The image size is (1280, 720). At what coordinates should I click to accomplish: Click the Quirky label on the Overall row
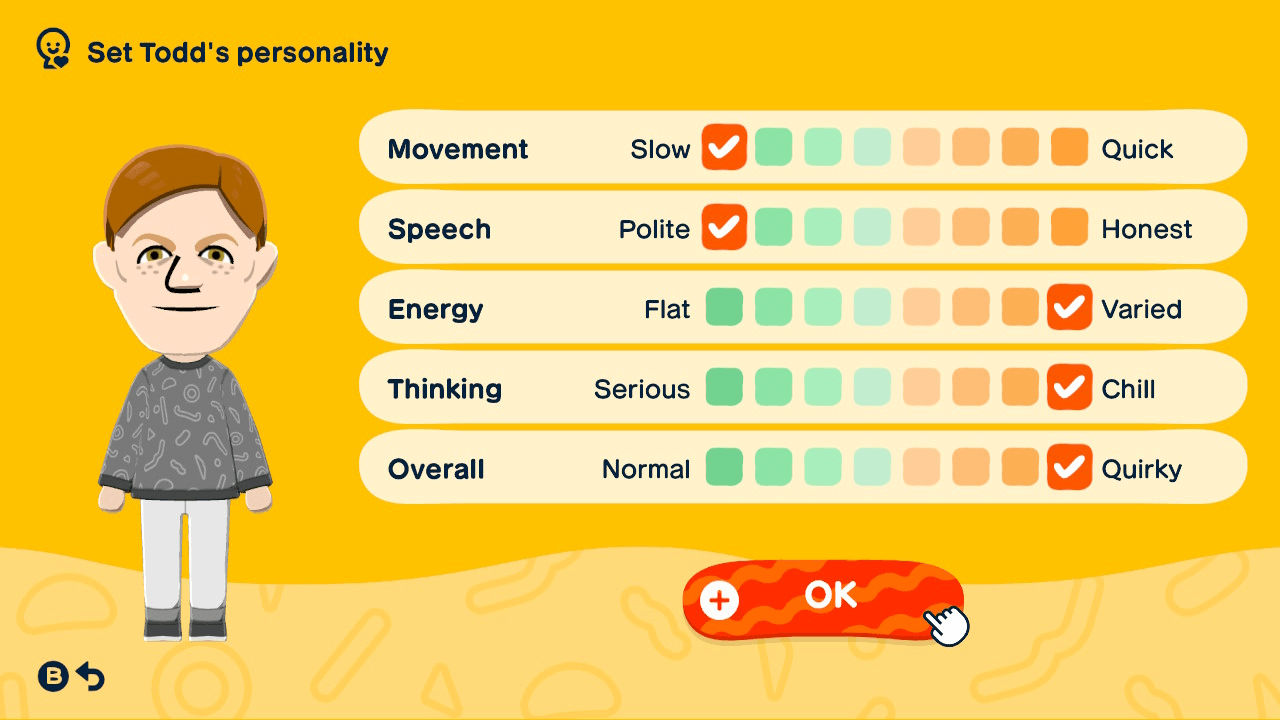click(x=1140, y=467)
